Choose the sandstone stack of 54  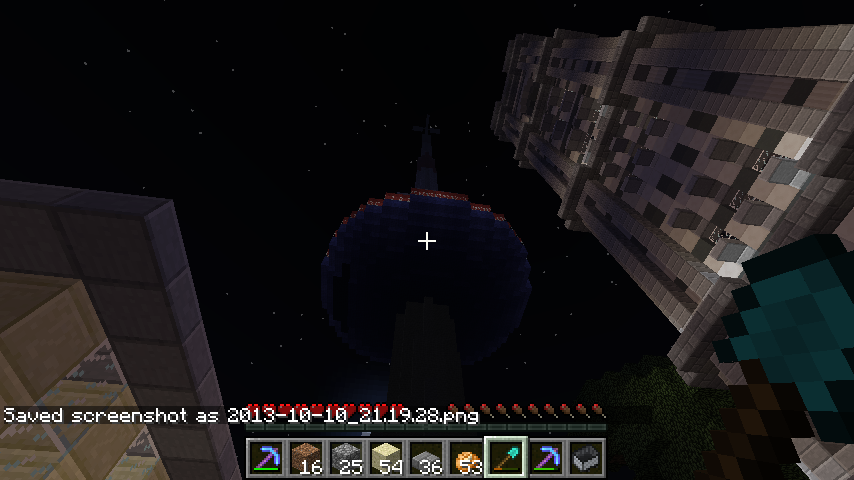pos(384,458)
